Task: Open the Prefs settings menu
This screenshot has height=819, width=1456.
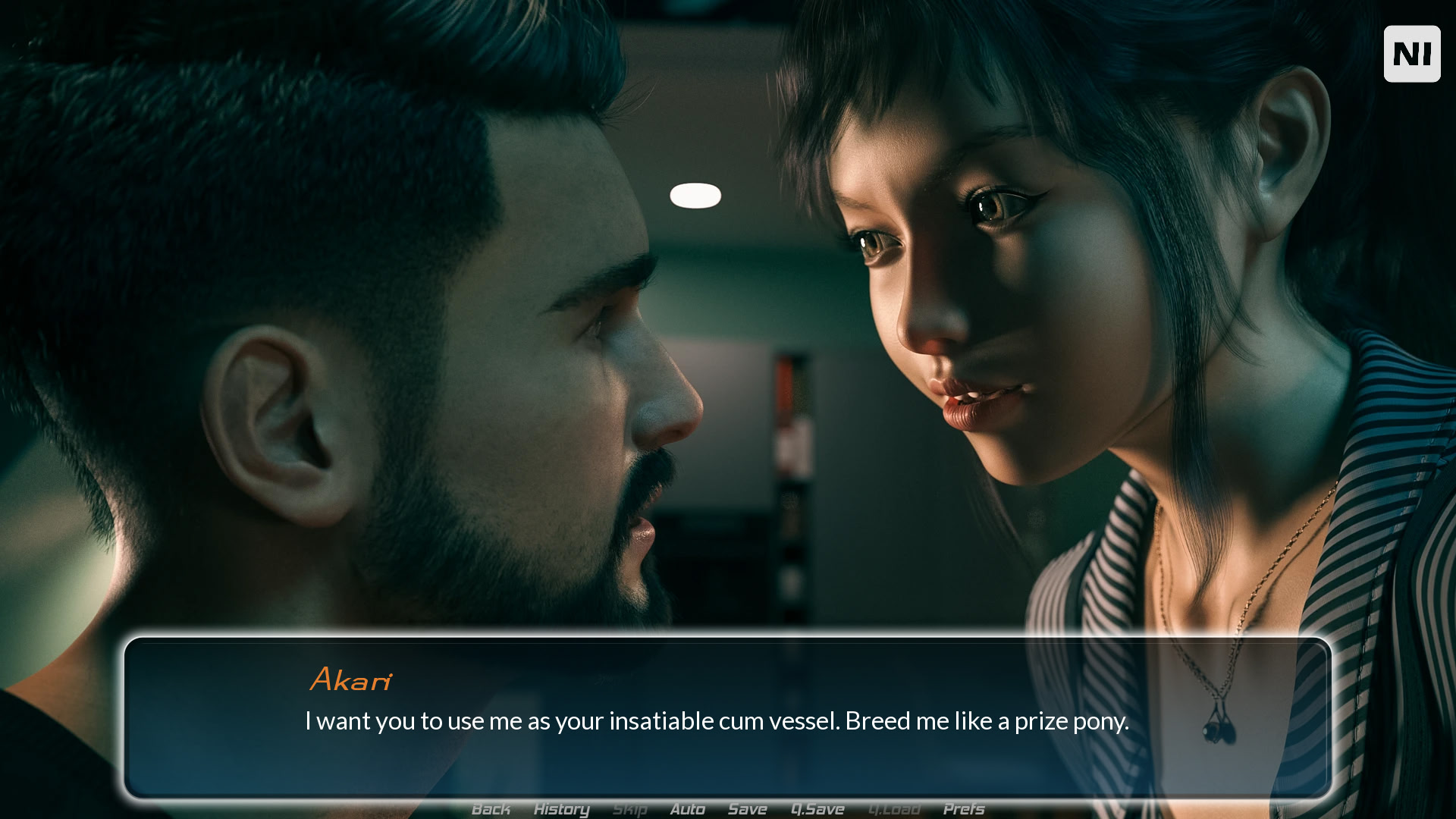Action: coord(963,809)
